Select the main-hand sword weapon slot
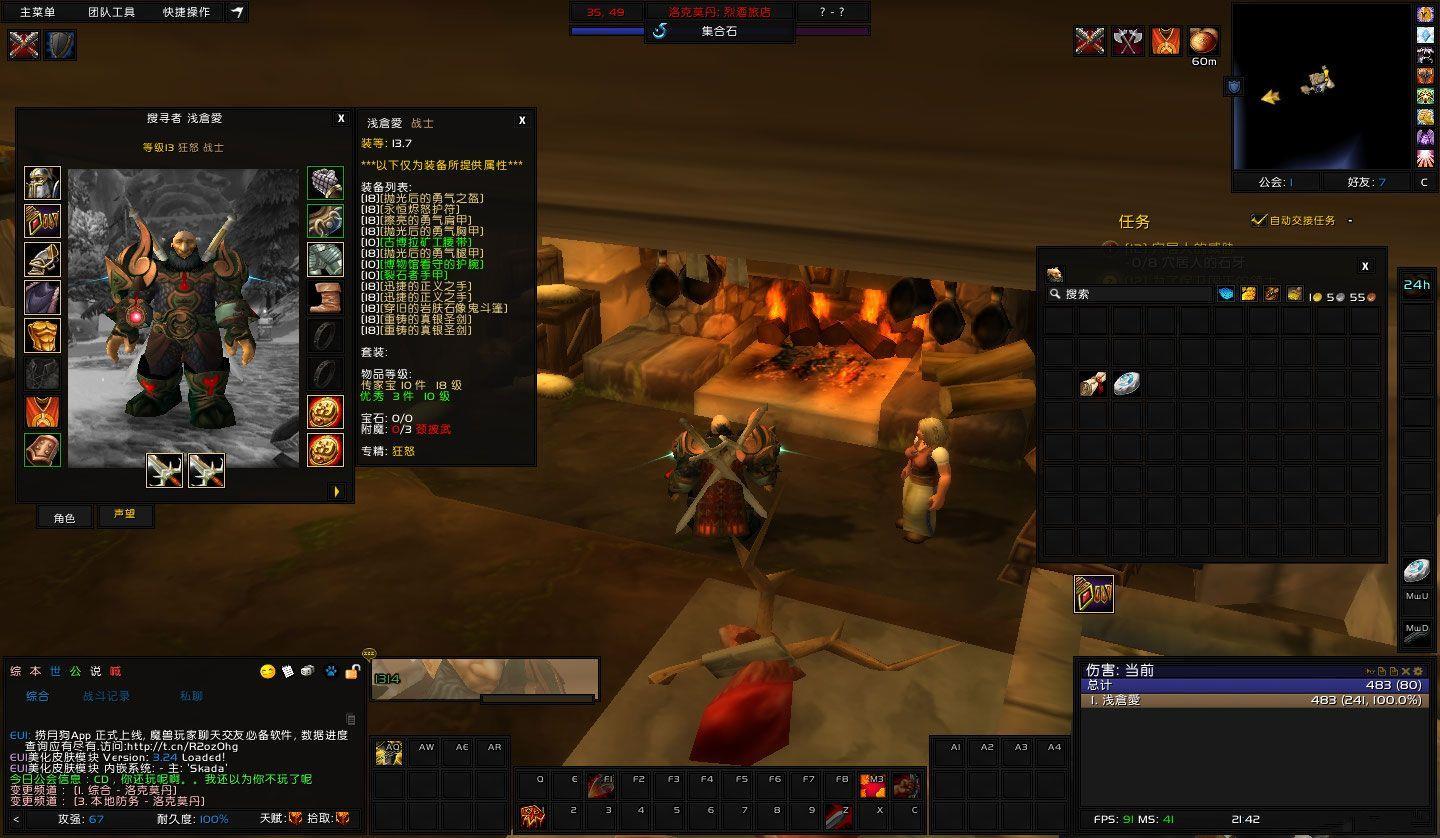1440x838 pixels. pyautogui.click(x=165, y=470)
